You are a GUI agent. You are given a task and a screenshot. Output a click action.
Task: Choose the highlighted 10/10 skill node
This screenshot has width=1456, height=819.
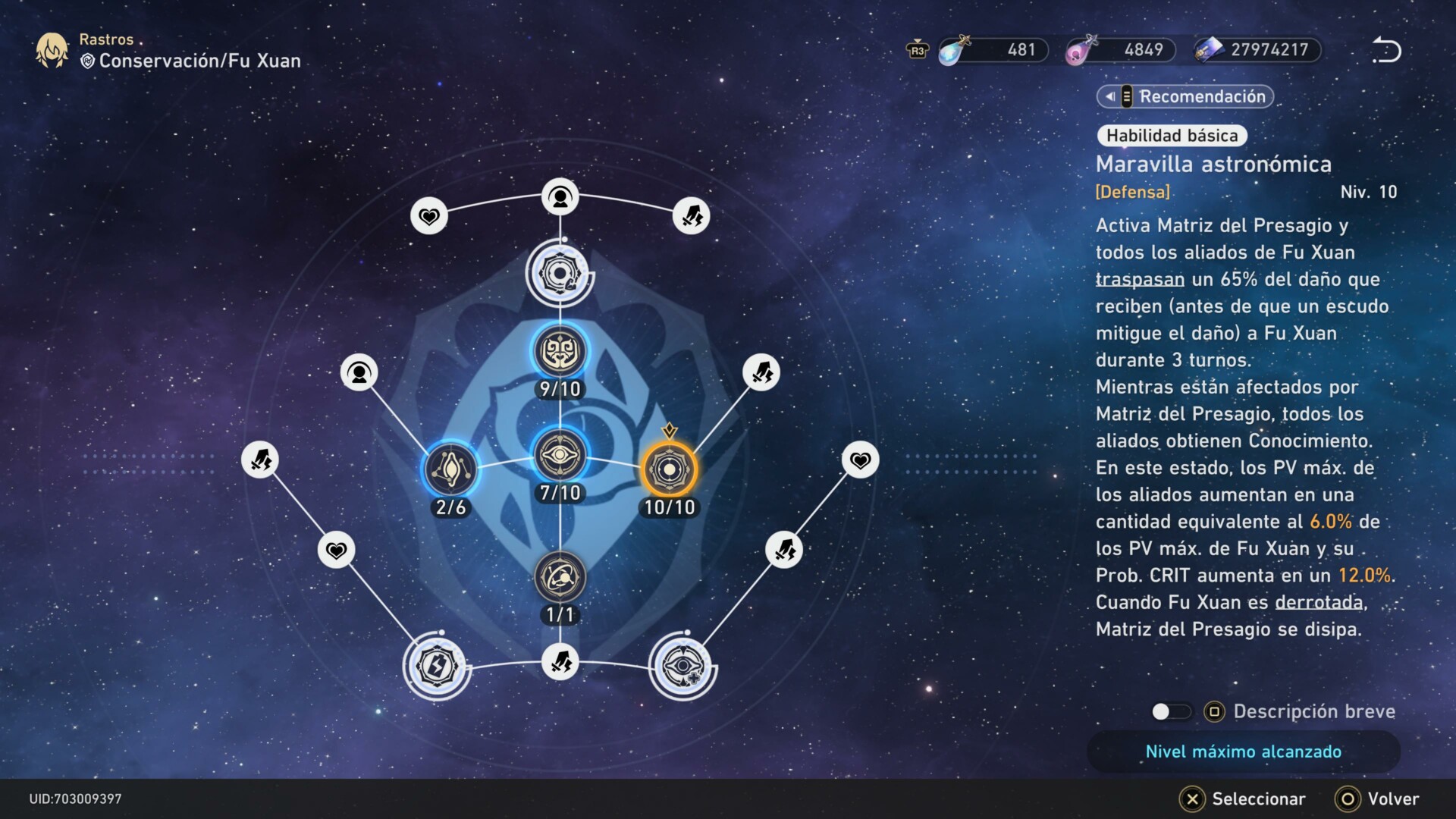[669, 470]
